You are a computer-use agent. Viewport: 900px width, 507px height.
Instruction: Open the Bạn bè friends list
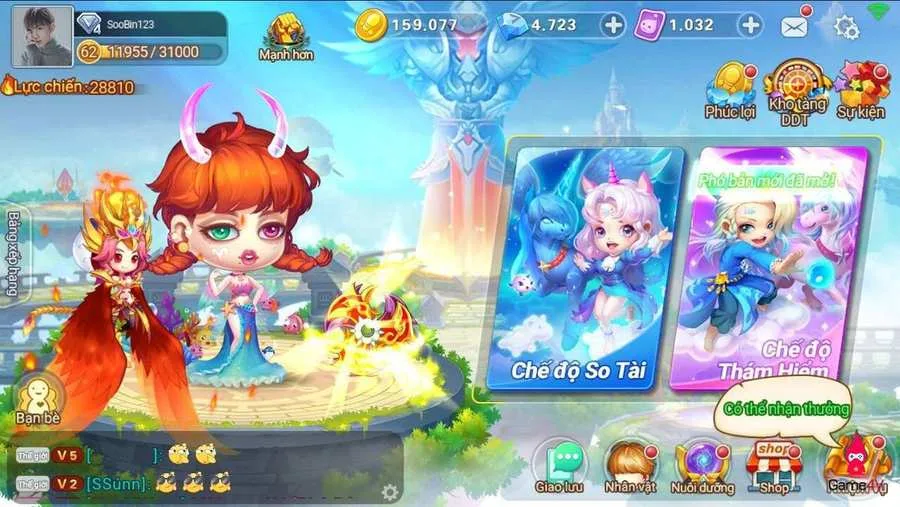point(39,396)
